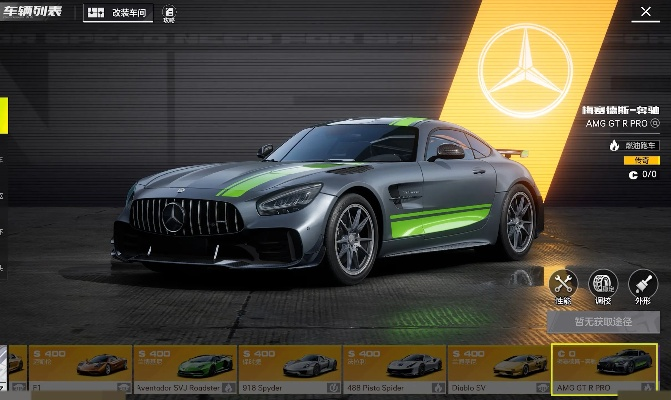Click the greyed 暂无获取途径 button
Image resolution: width=671 pixels, height=400 pixels.
coord(603,322)
